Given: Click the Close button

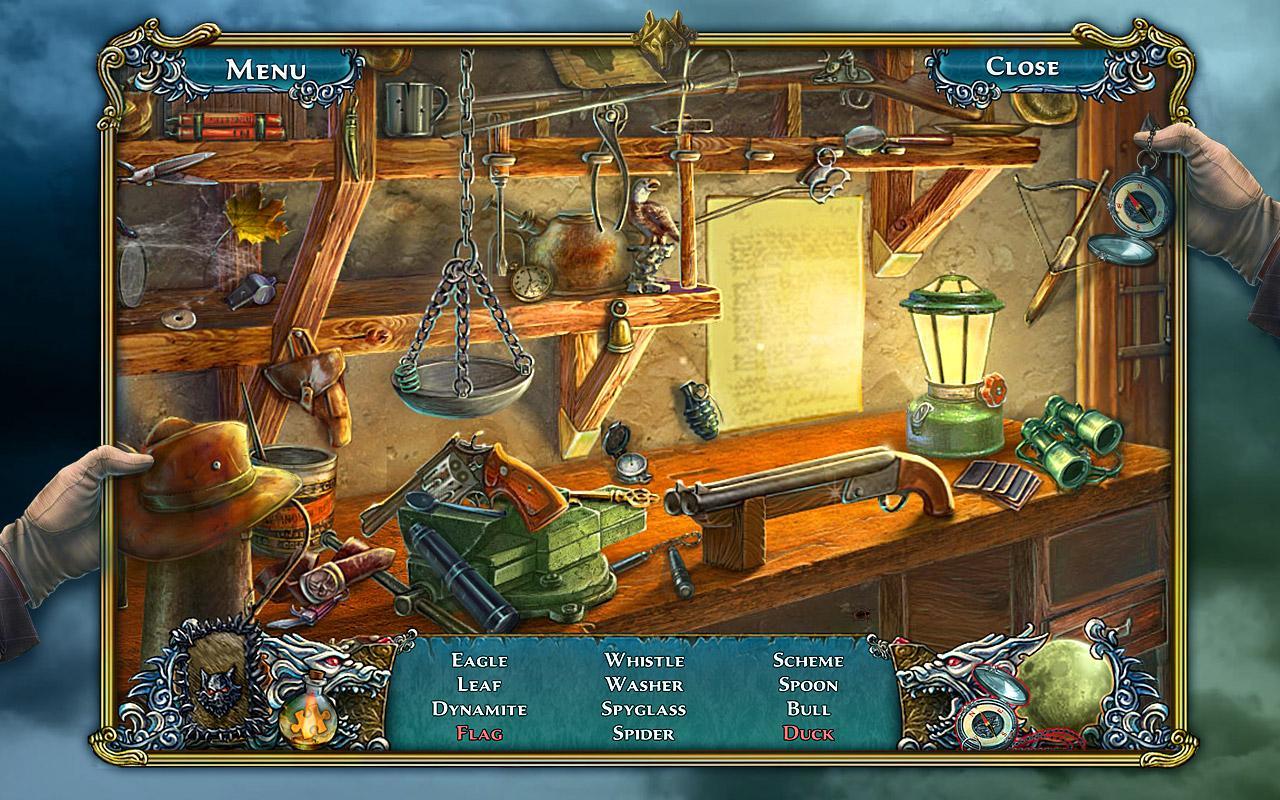Looking at the screenshot, I should click(x=1024, y=68).
